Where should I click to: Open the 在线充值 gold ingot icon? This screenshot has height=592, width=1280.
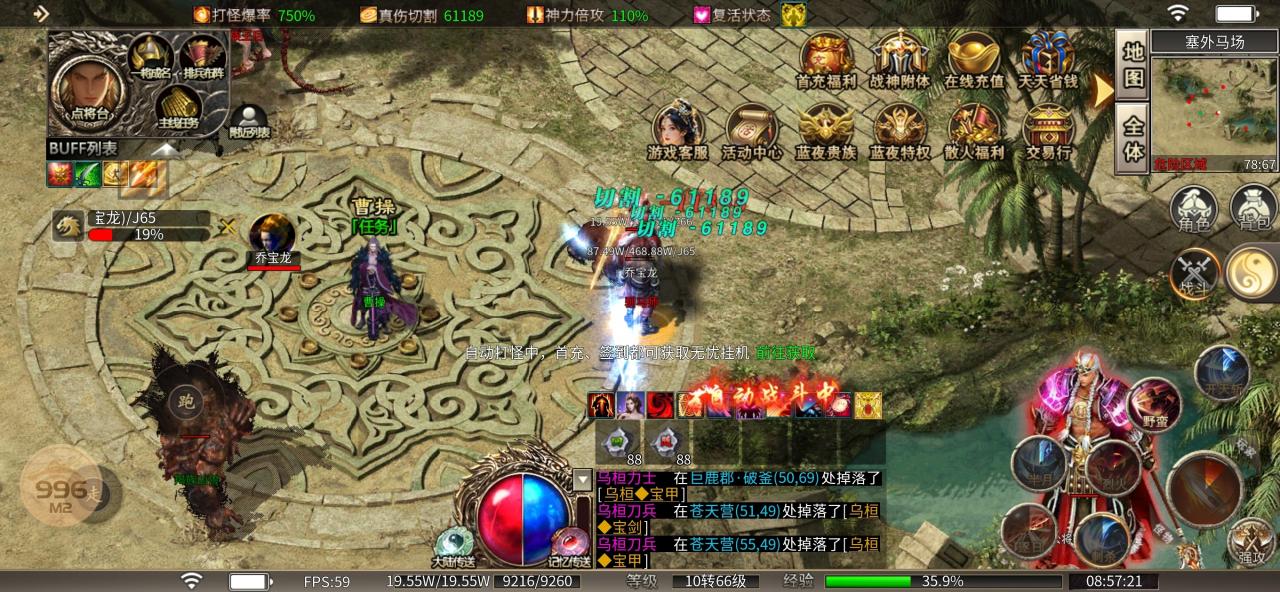(974, 60)
